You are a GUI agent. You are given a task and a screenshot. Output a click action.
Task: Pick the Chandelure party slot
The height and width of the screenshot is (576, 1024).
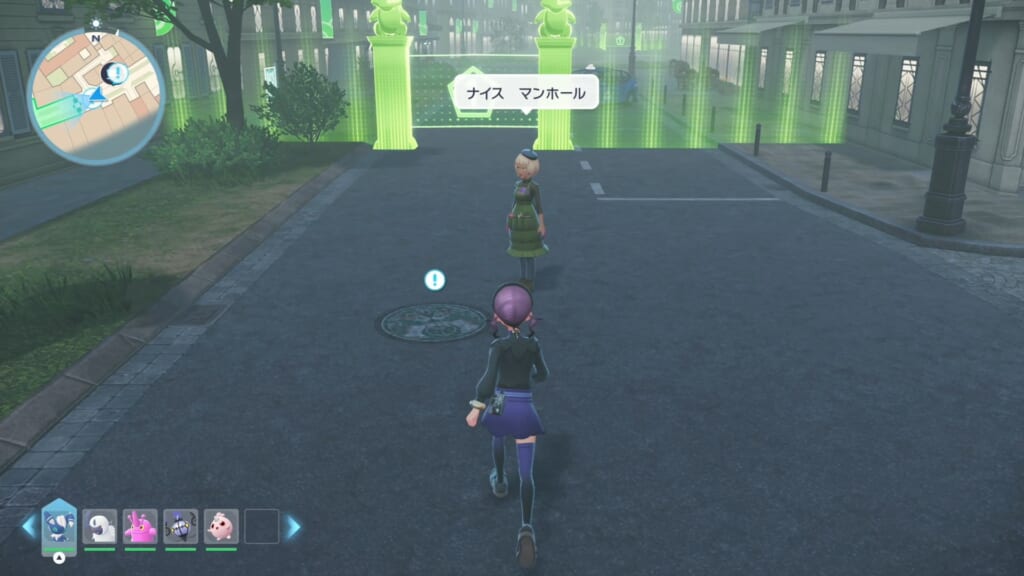[180, 526]
